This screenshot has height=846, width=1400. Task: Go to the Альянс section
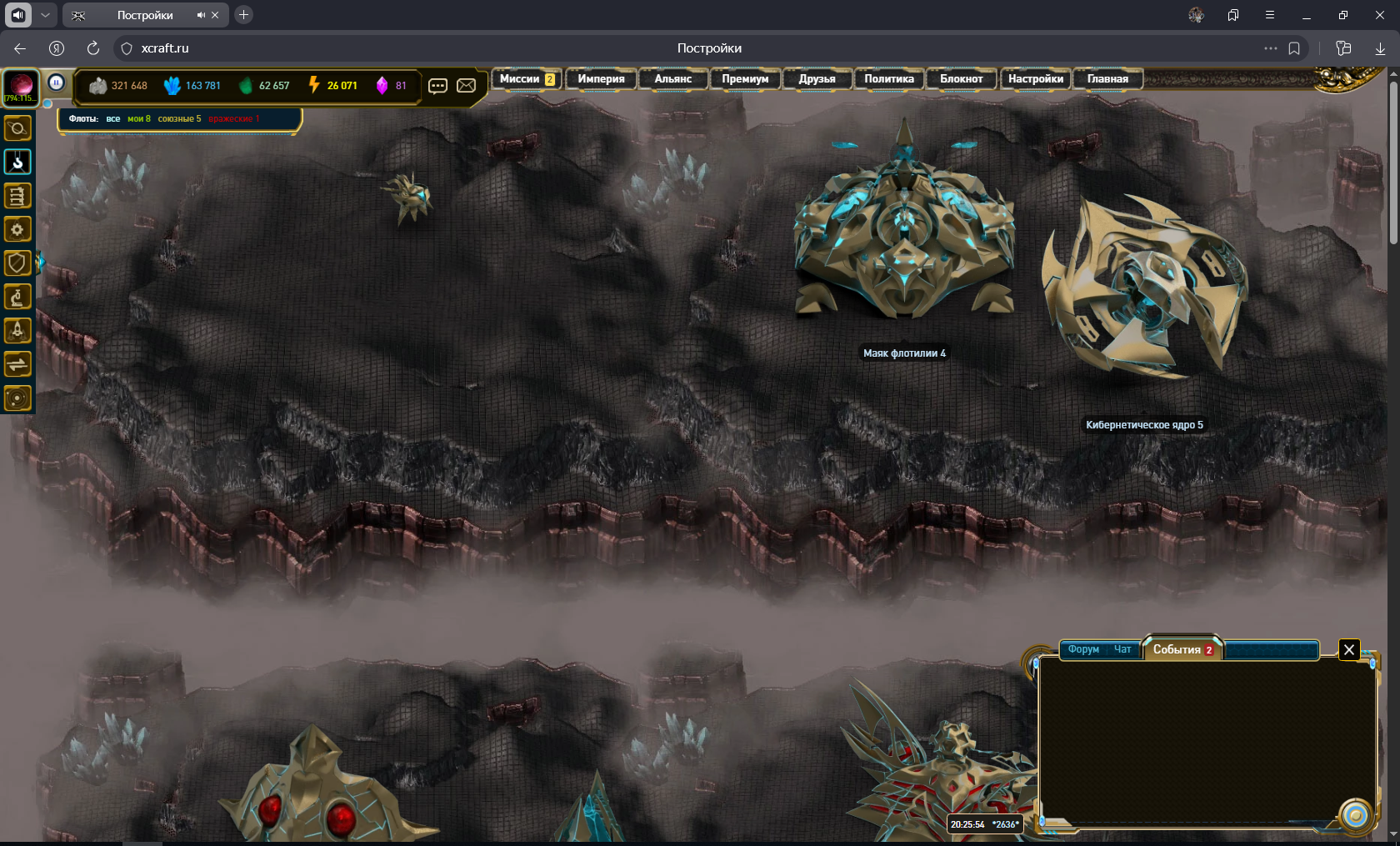click(672, 79)
